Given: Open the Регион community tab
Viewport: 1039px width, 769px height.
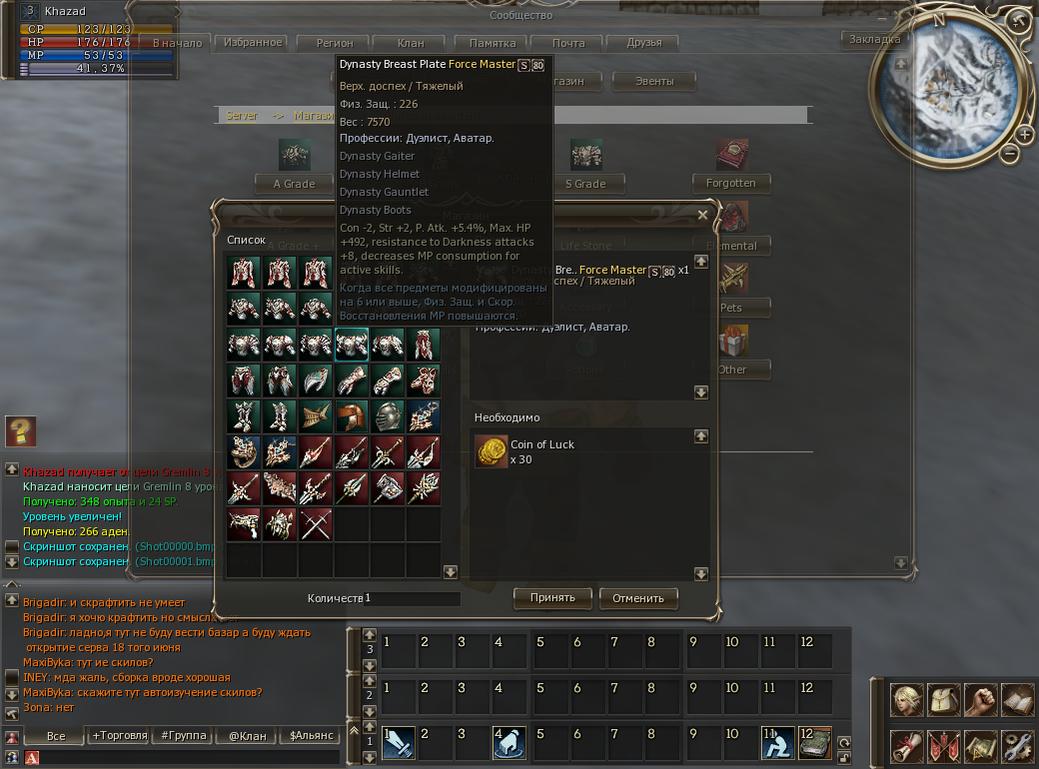Looking at the screenshot, I should 336,43.
